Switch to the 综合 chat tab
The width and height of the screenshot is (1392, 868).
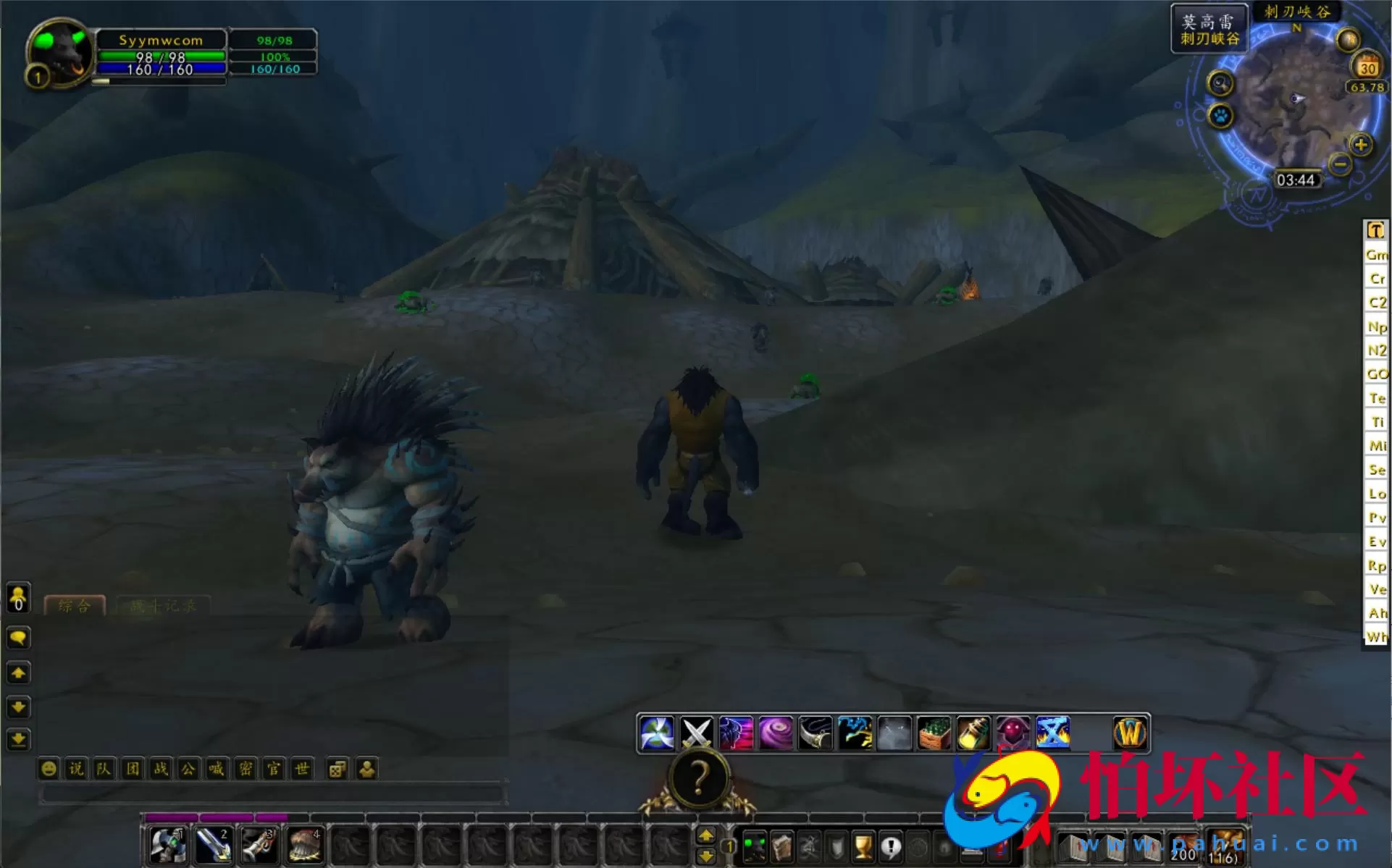tap(75, 607)
